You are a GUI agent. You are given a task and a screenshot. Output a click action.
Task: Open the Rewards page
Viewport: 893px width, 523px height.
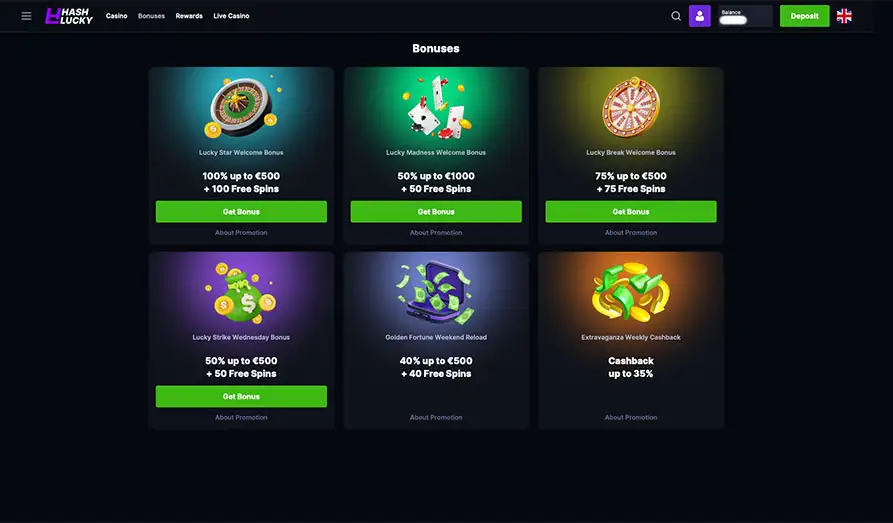point(189,16)
